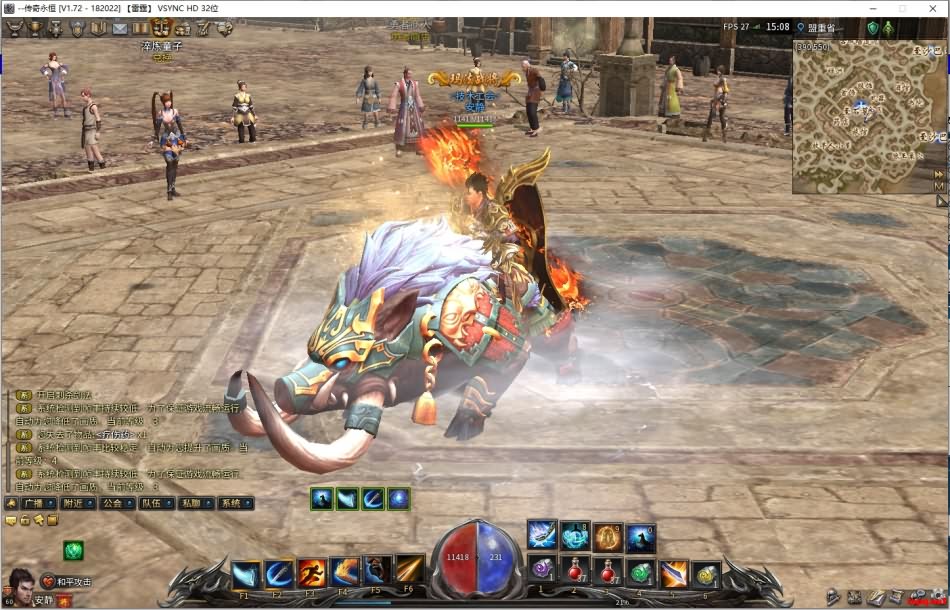950x610 pixels.
Task: Activate the golden rune skill icon
Action: (x=607, y=537)
